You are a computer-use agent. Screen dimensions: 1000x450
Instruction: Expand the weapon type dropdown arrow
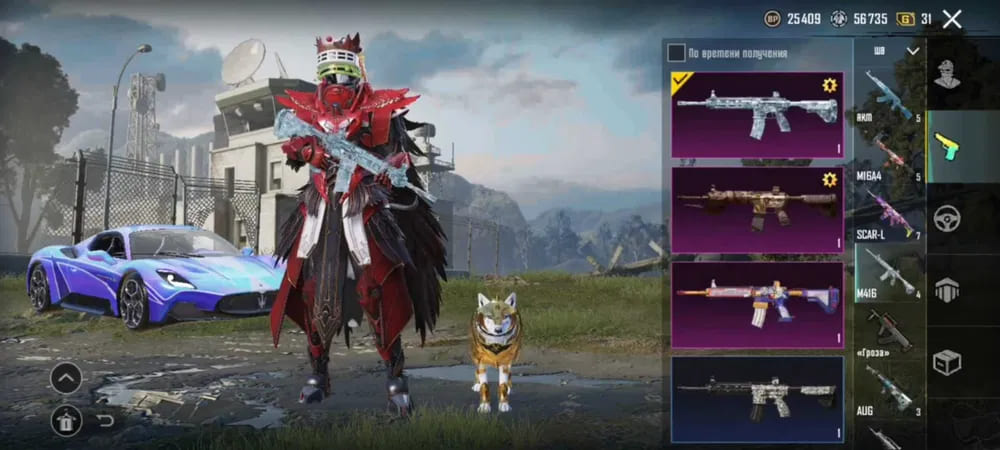click(x=912, y=51)
